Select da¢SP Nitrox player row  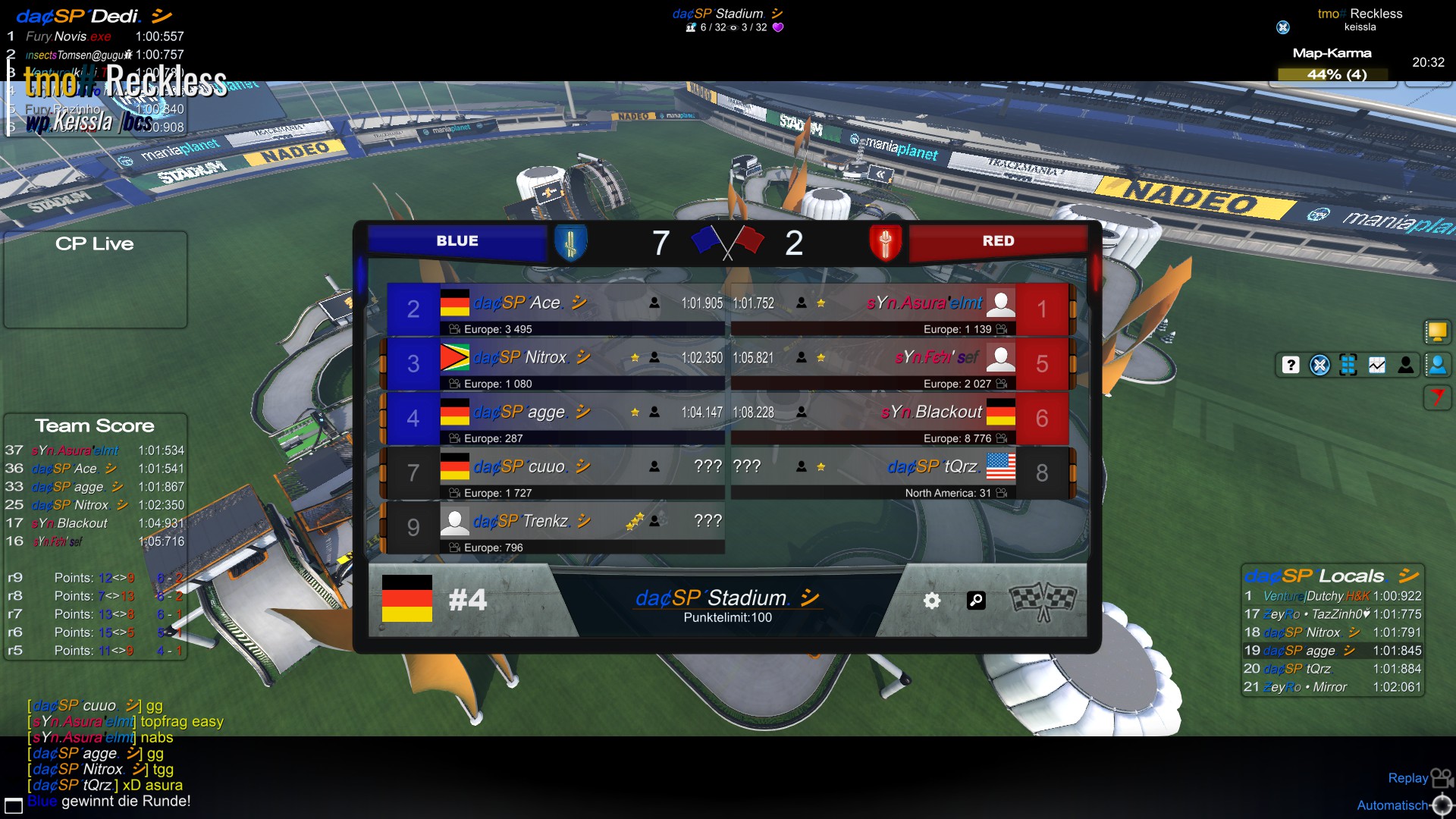pyautogui.click(x=555, y=364)
